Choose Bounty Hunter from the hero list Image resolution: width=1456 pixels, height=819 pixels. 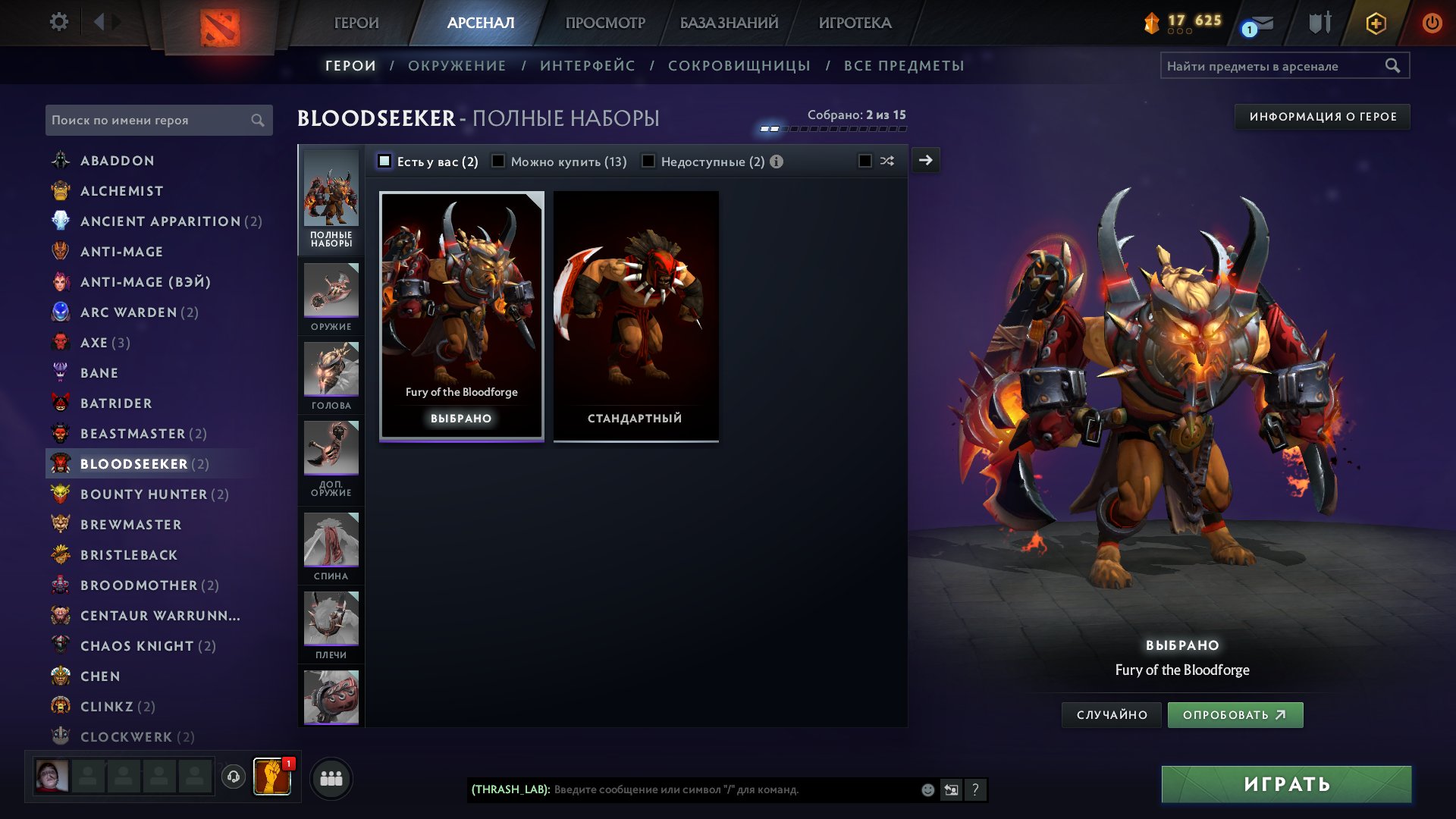click(143, 494)
